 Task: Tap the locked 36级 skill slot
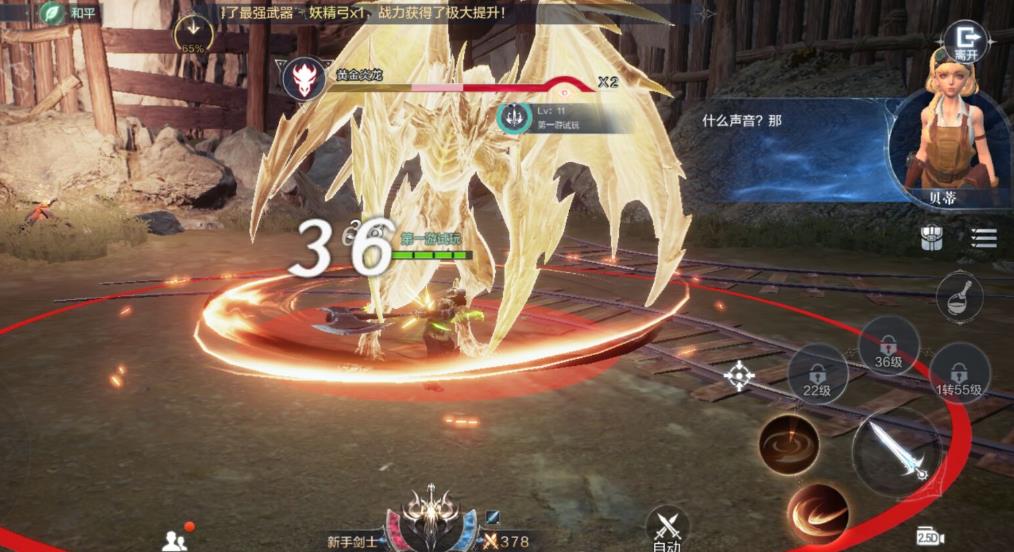(888, 346)
